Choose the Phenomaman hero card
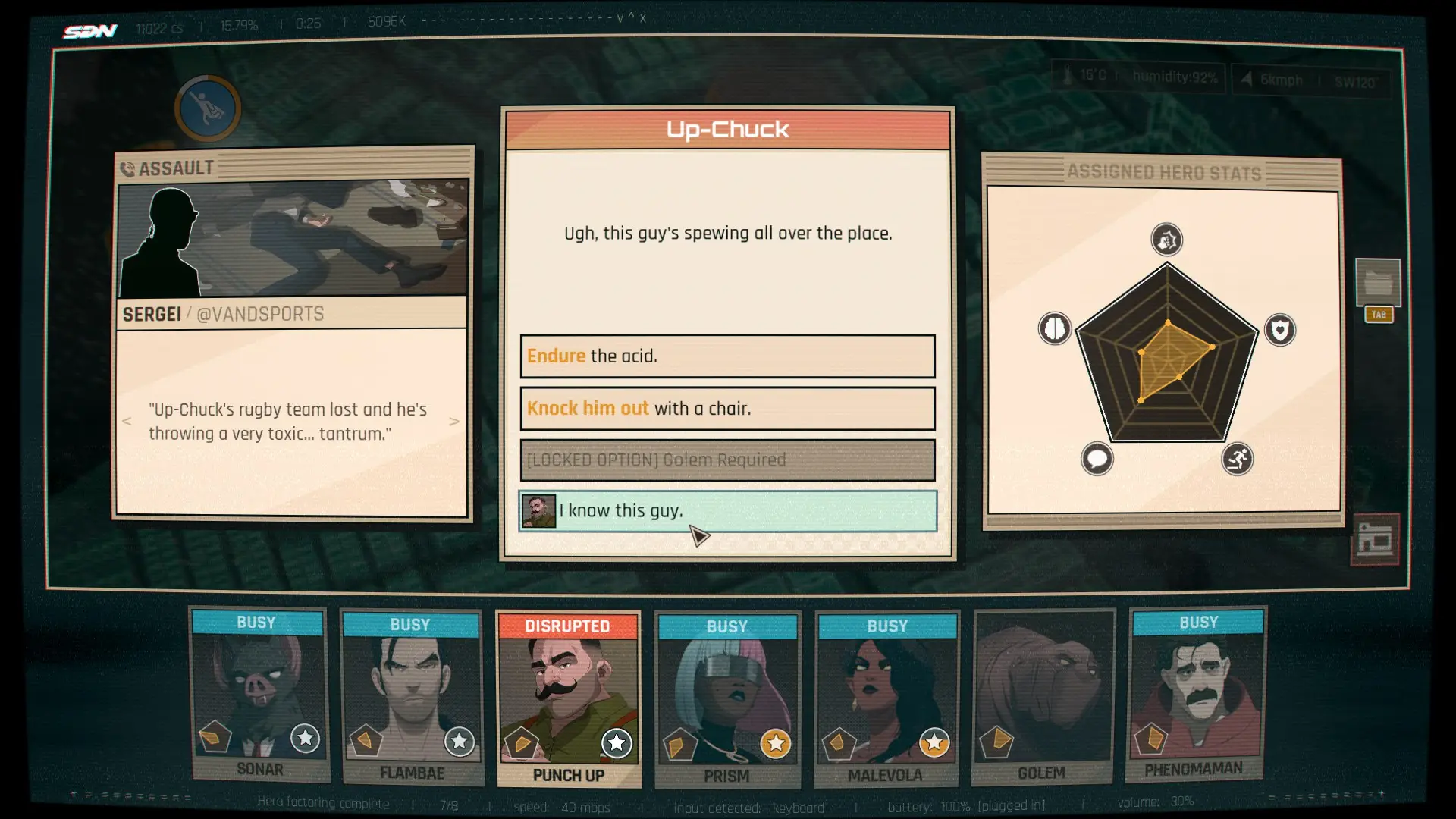 pyautogui.click(x=1196, y=693)
